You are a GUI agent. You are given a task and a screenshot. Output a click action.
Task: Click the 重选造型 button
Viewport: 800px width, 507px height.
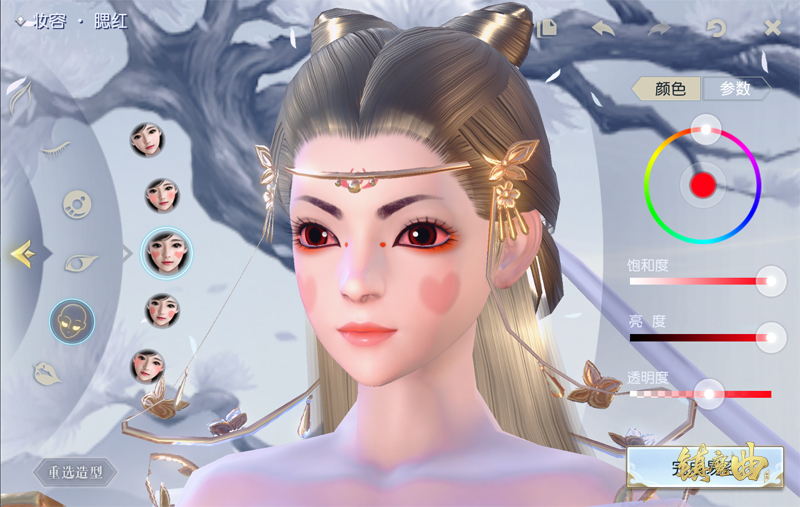(75, 472)
